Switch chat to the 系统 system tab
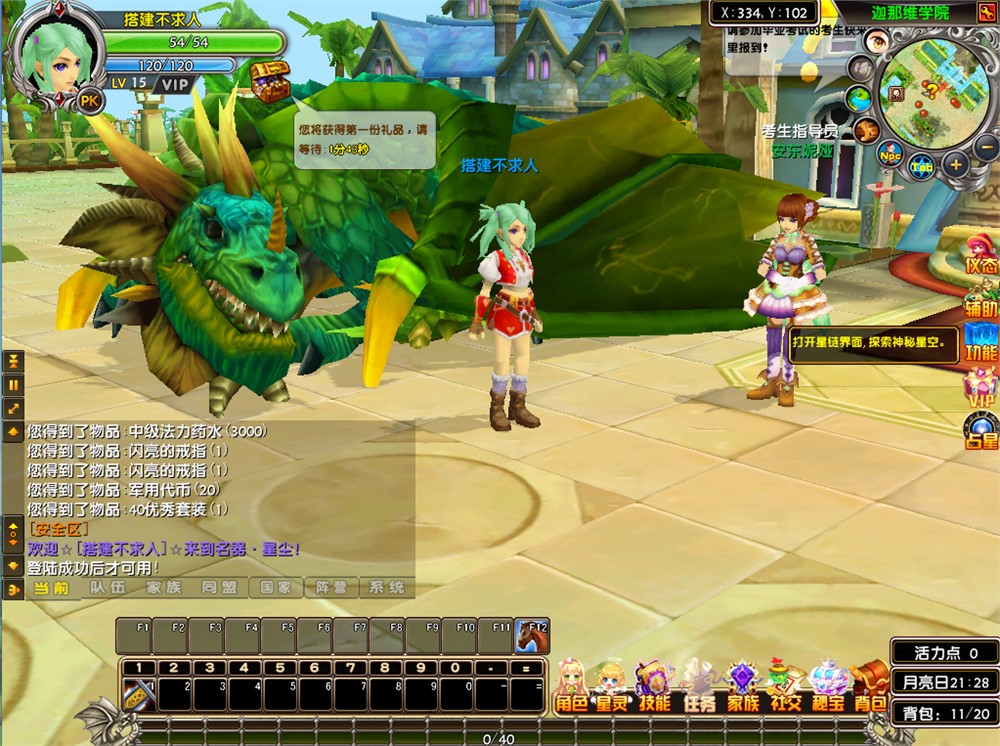The image size is (1000, 746). [386, 588]
